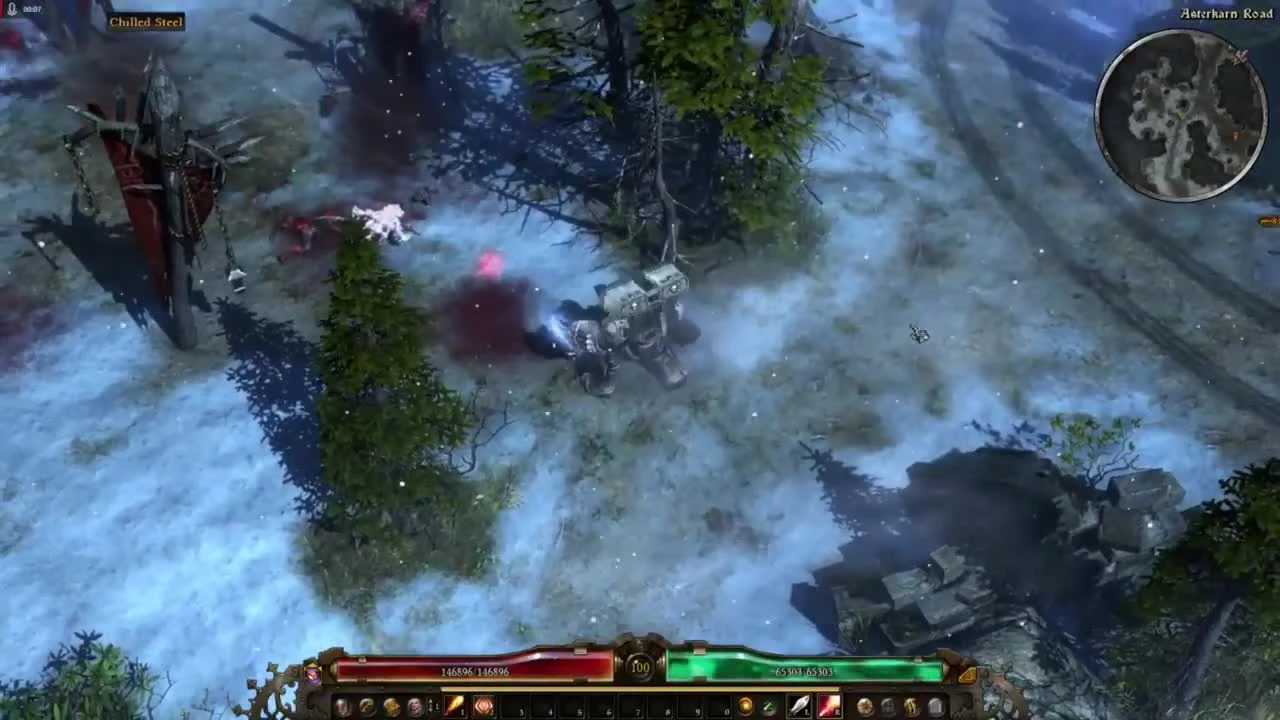Activate the red sigil skill in quickslot 2
This screenshot has width=1280, height=720.
[x=483, y=706]
